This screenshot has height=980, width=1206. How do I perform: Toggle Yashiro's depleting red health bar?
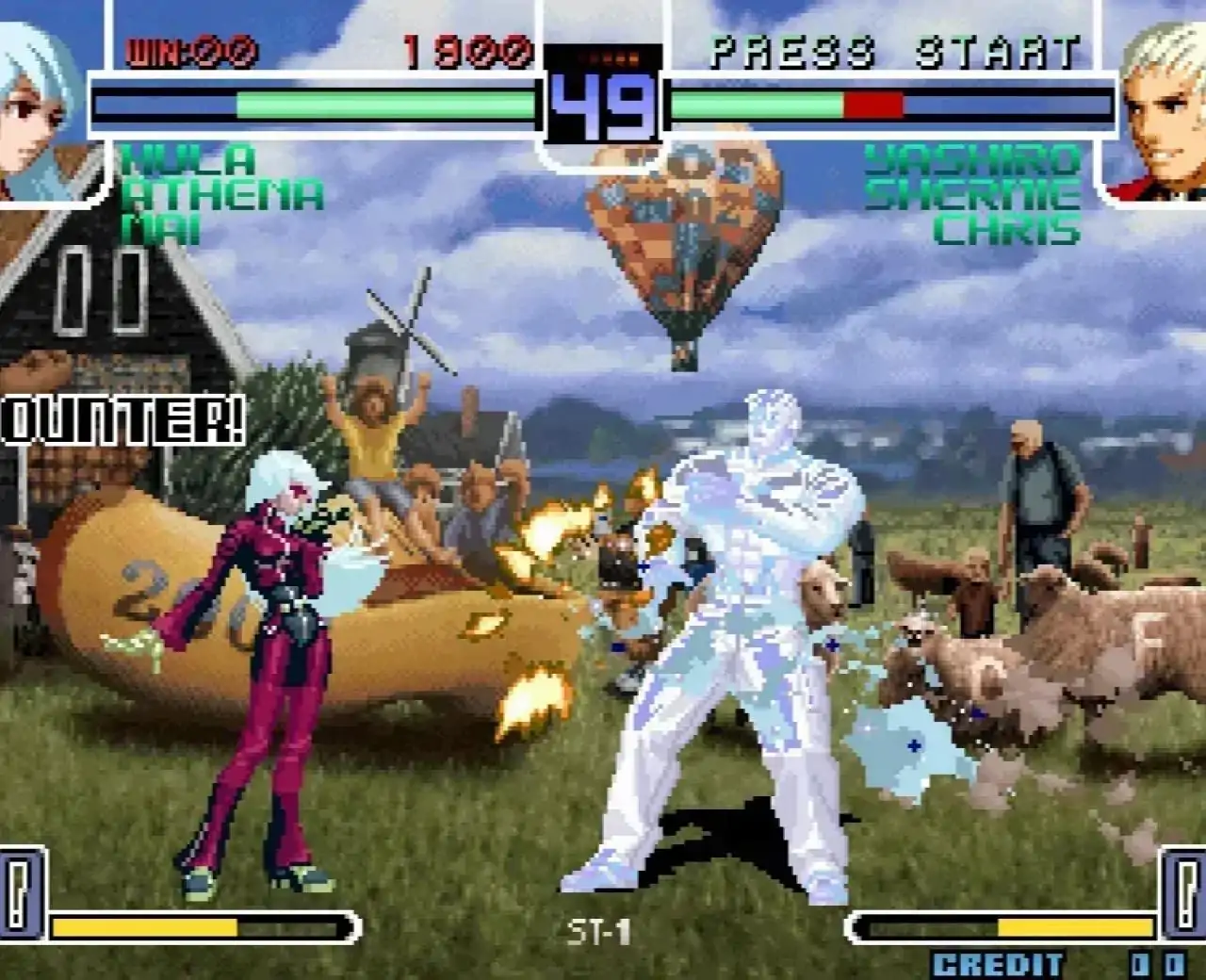point(872,102)
